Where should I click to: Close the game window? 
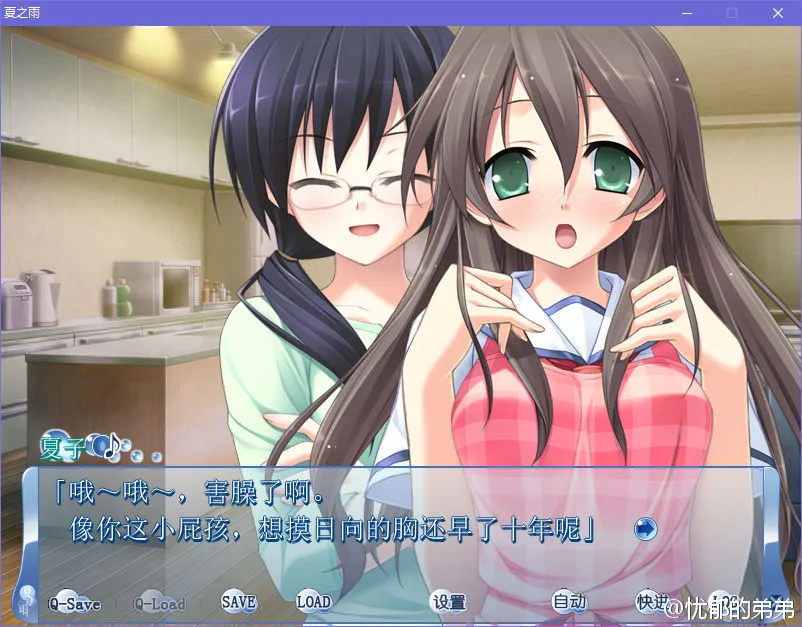(x=777, y=13)
